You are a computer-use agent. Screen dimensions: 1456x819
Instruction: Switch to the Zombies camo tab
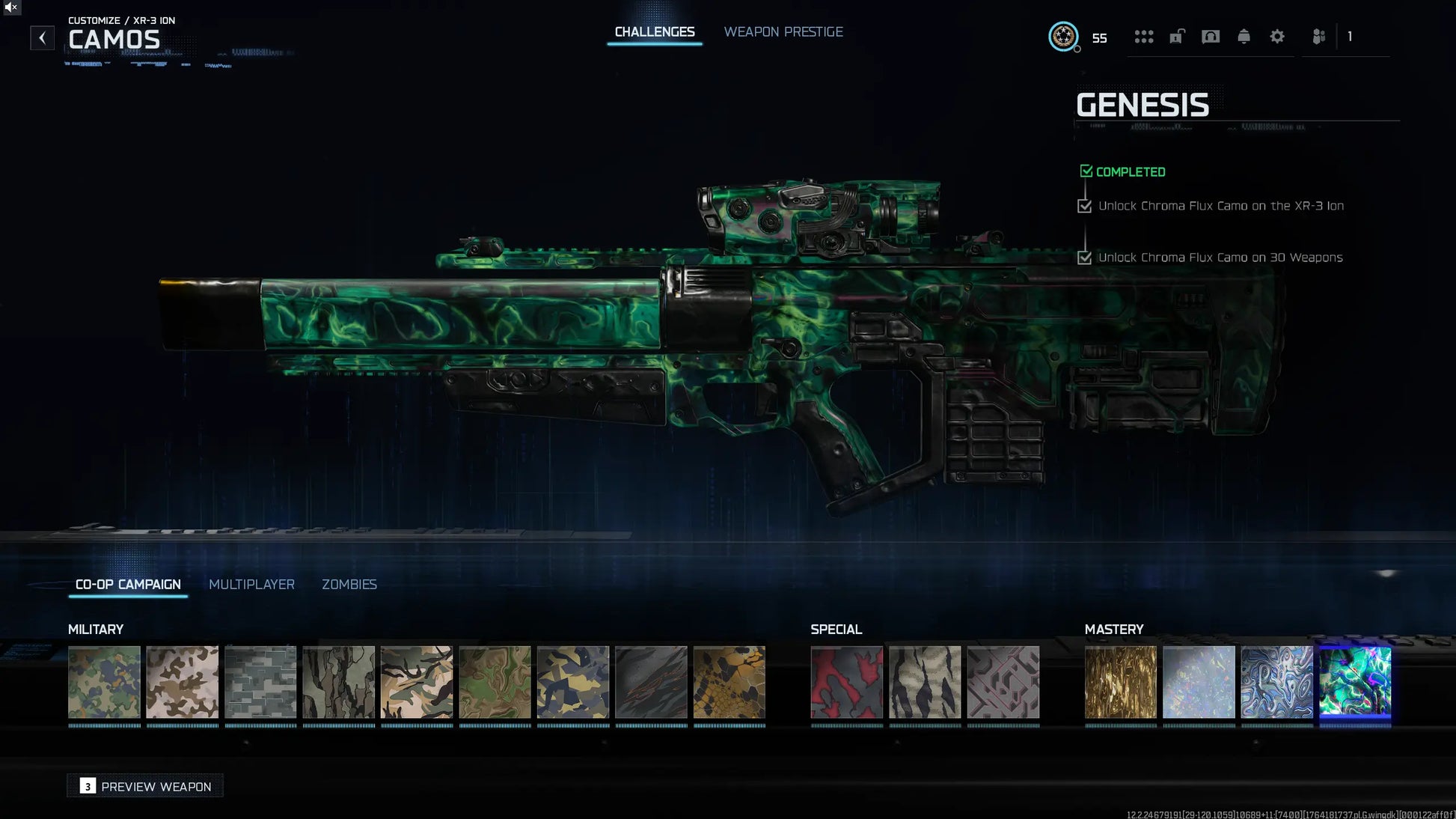(349, 584)
